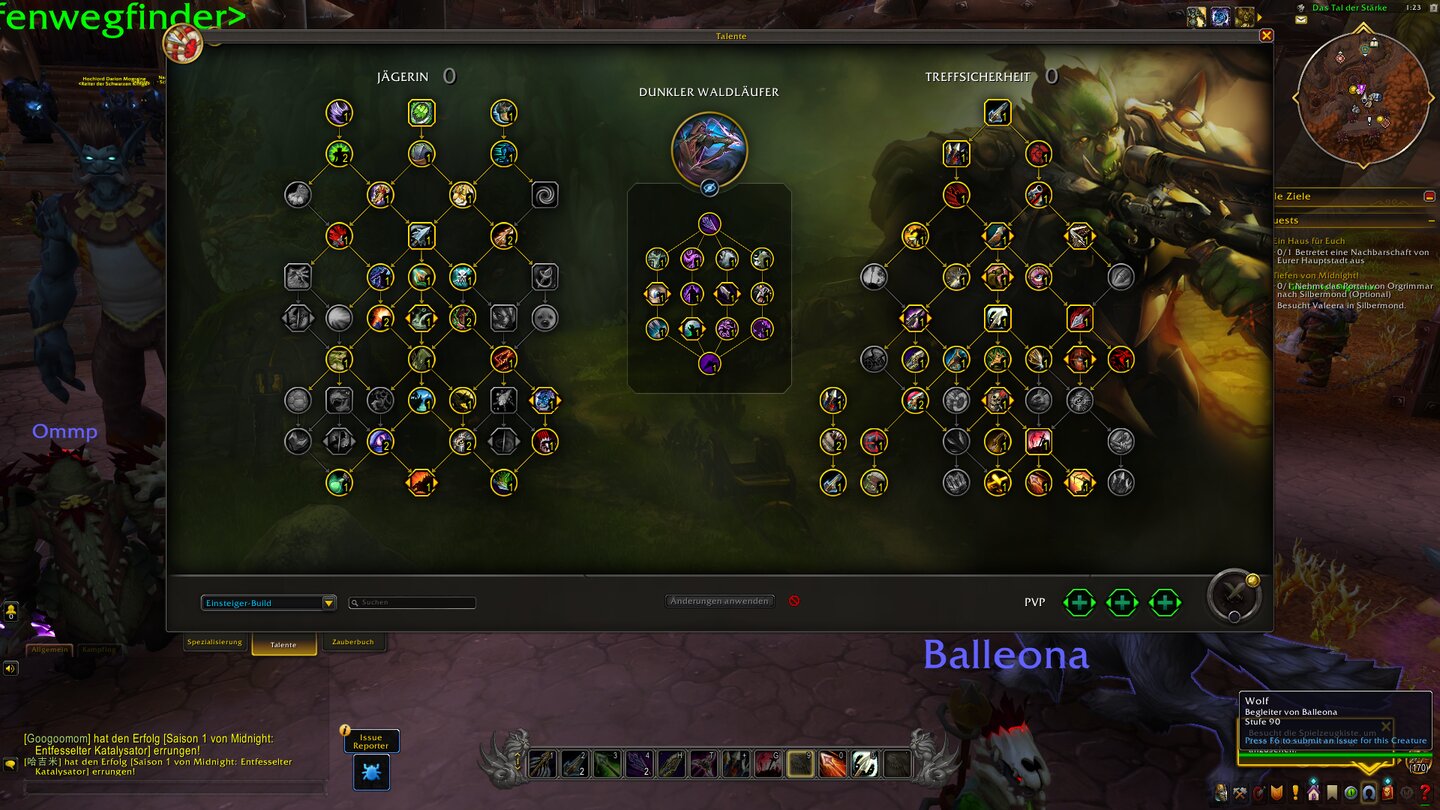The width and height of the screenshot is (1440, 810).
Task: Activate the first green PVP plus slot
Action: coord(1079,602)
